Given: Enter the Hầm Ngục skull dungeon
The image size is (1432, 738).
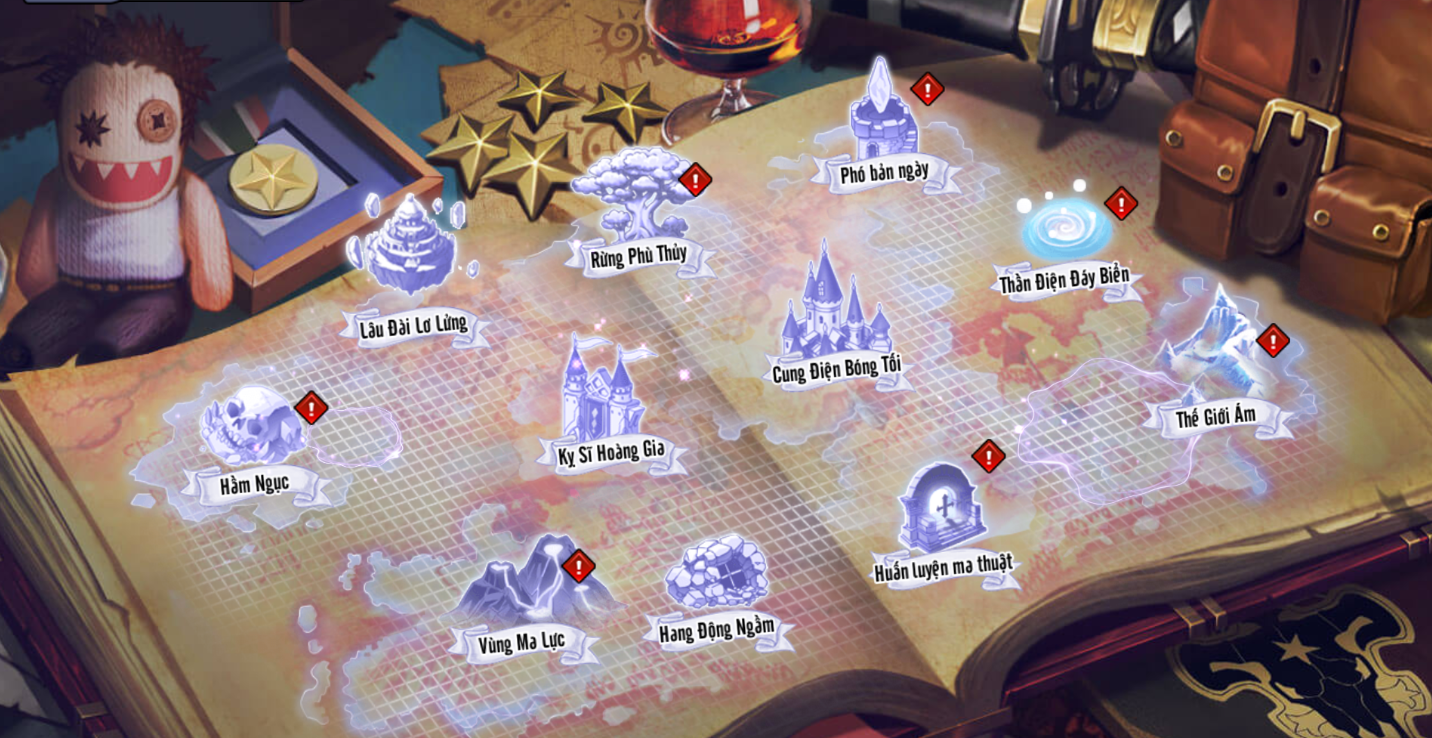Looking at the screenshot, I should [251, 427].
